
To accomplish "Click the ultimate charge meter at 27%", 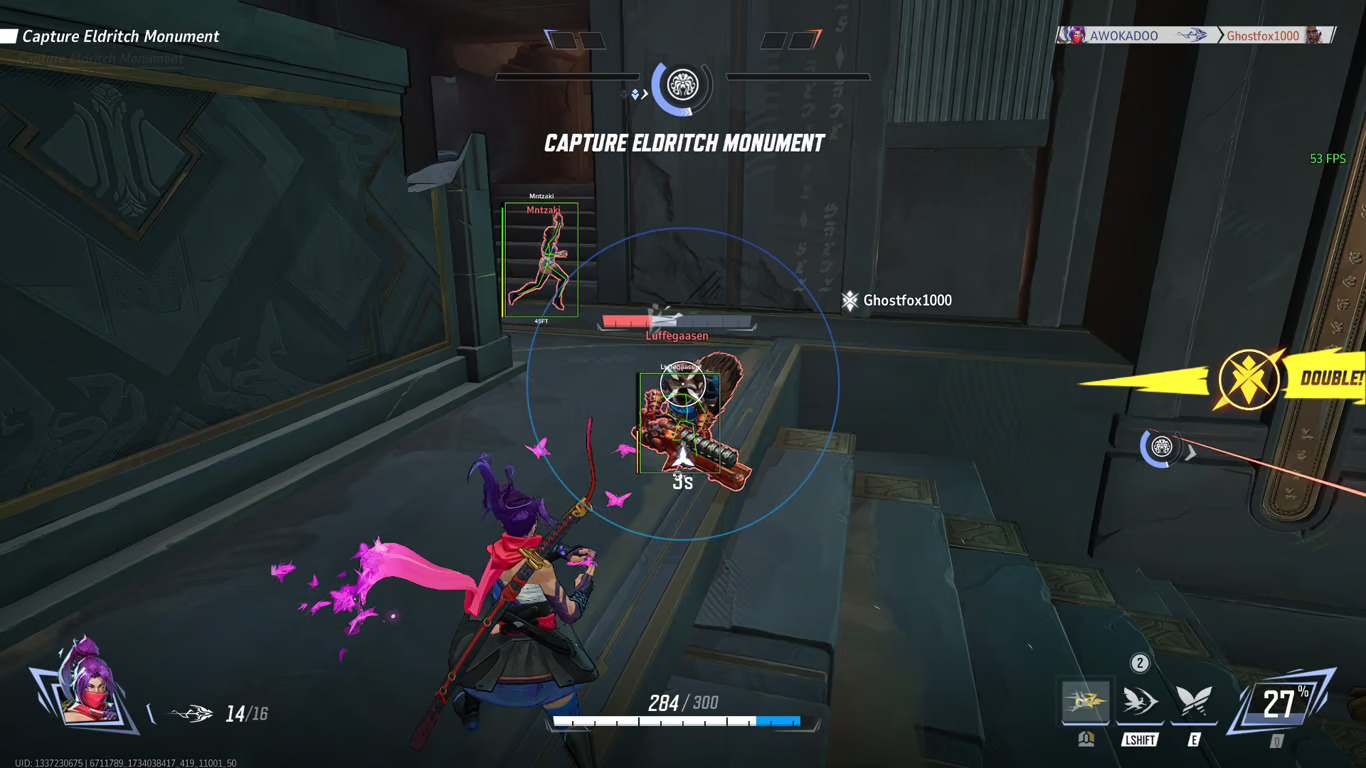I will (x=1281, y=704).
